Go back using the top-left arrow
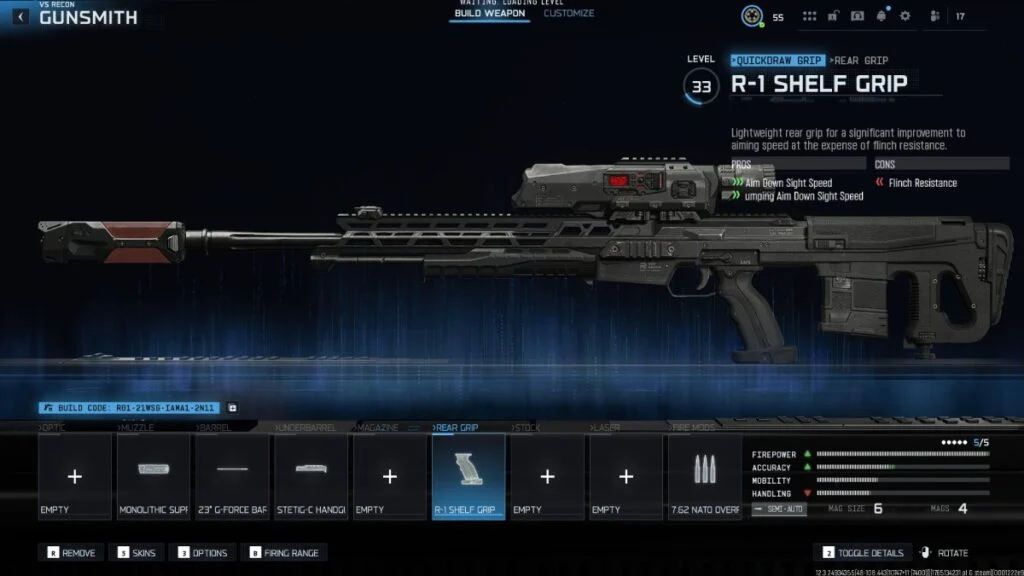The height and width of the screenshot is (576, 1024). point(20,17)
